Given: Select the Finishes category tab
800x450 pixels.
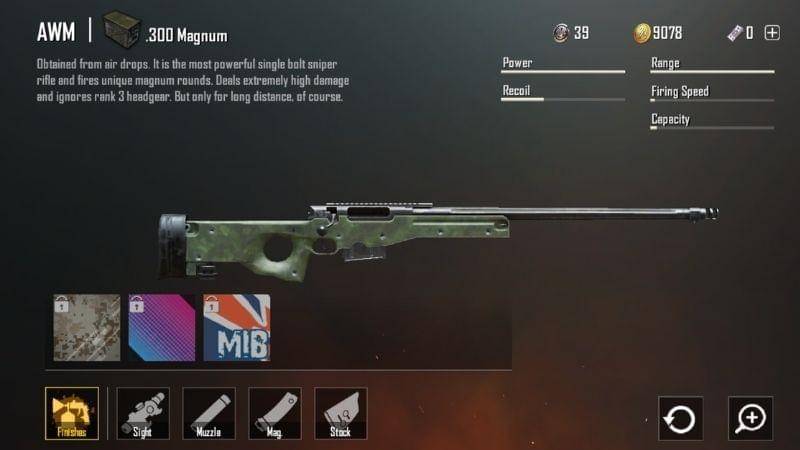Looking at the screenshot, I should pos(72,413).
